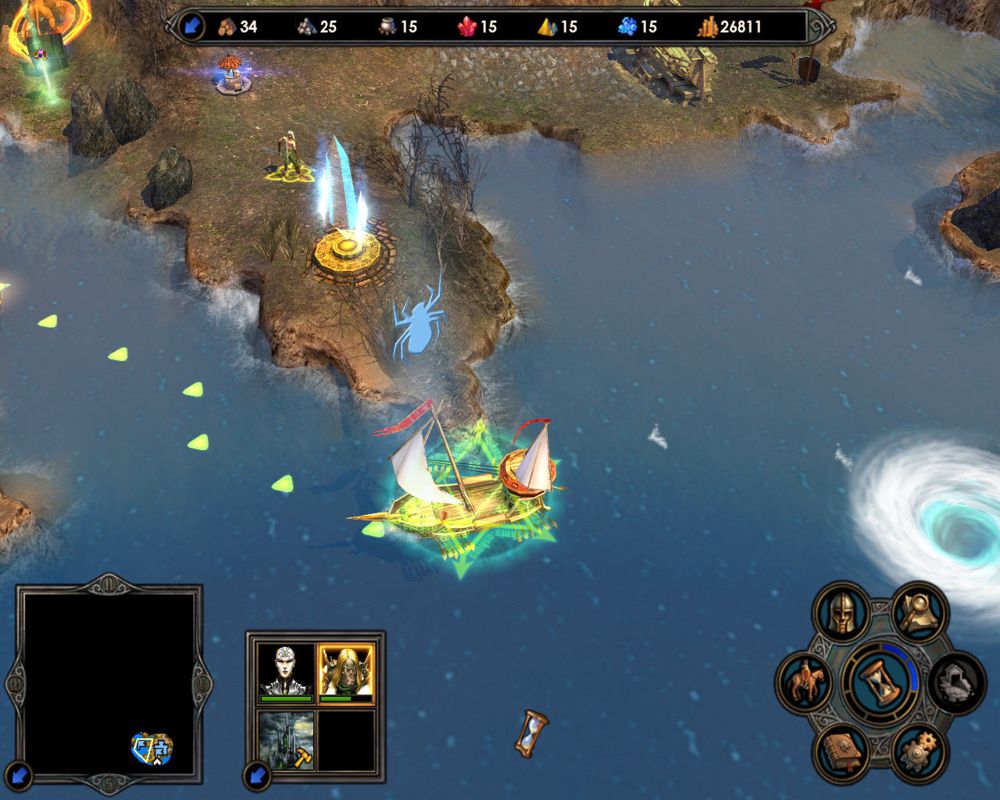1000x800 pixels.
Task: Select the horse rider move hero button
Action: pos(805,683)
